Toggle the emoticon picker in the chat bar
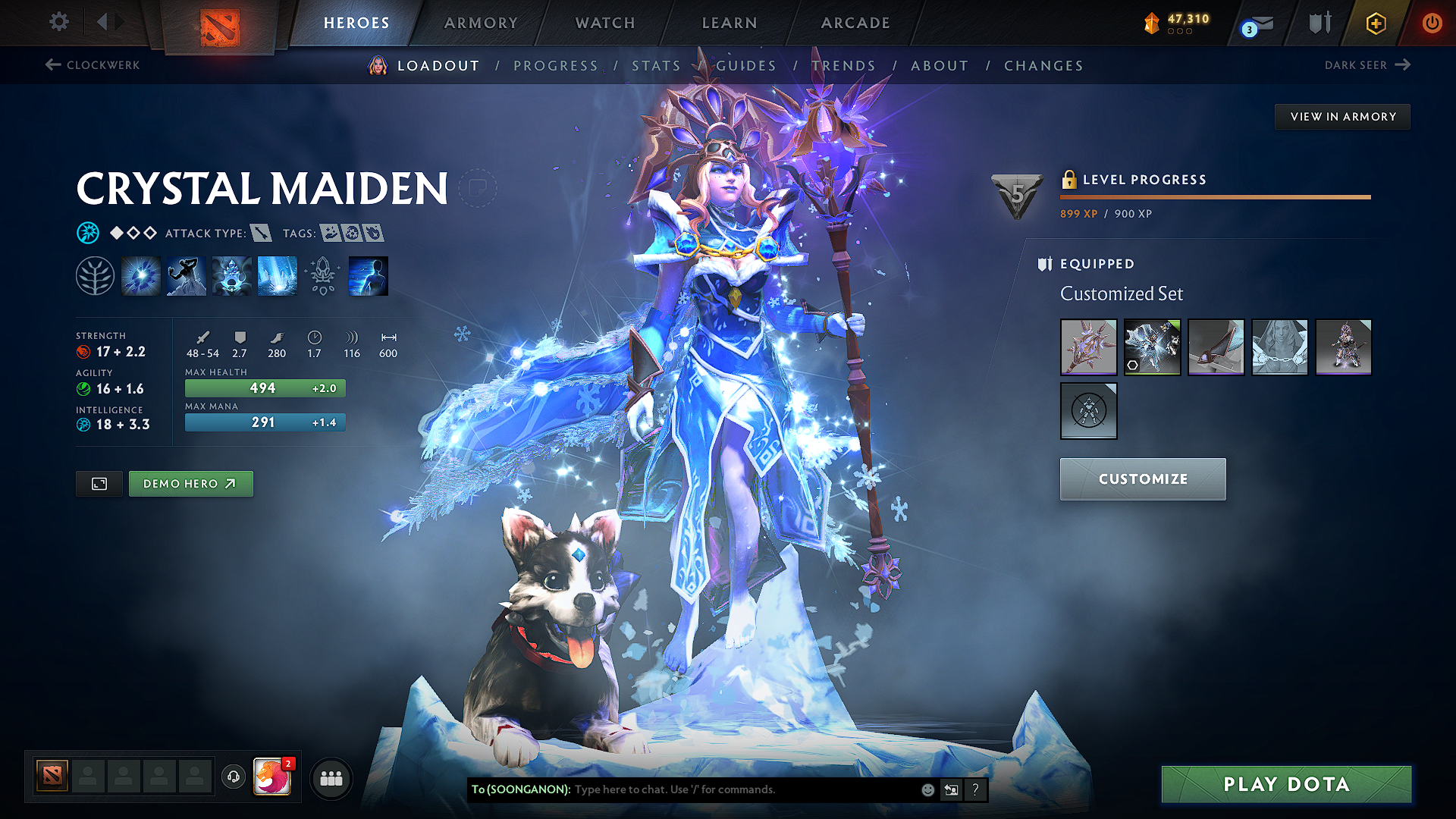The height and width of the screenshot is (819, 1456). [x=927, y=789]
